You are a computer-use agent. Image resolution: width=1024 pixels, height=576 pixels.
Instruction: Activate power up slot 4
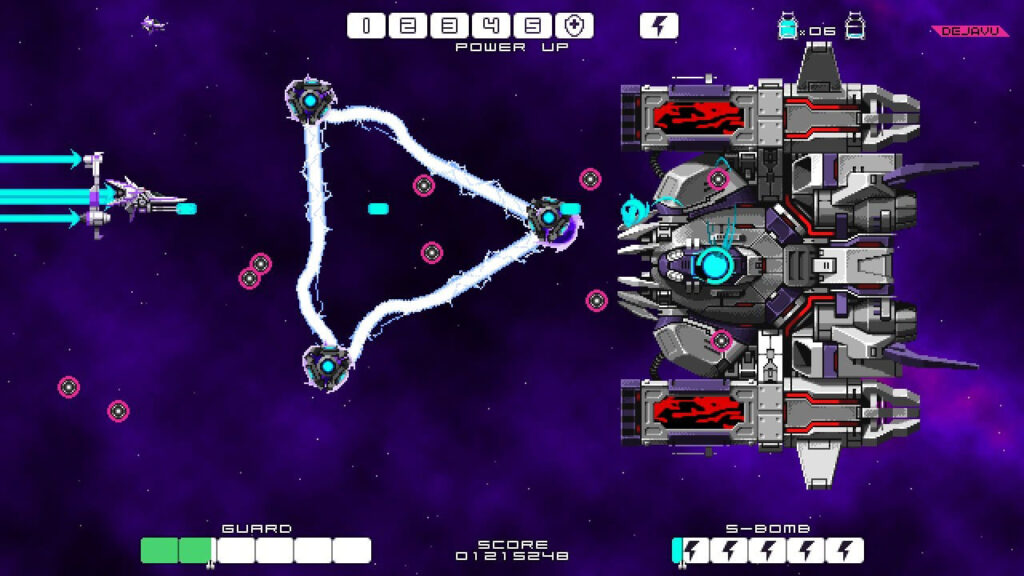pyautogui.click(x=491, y=26)
